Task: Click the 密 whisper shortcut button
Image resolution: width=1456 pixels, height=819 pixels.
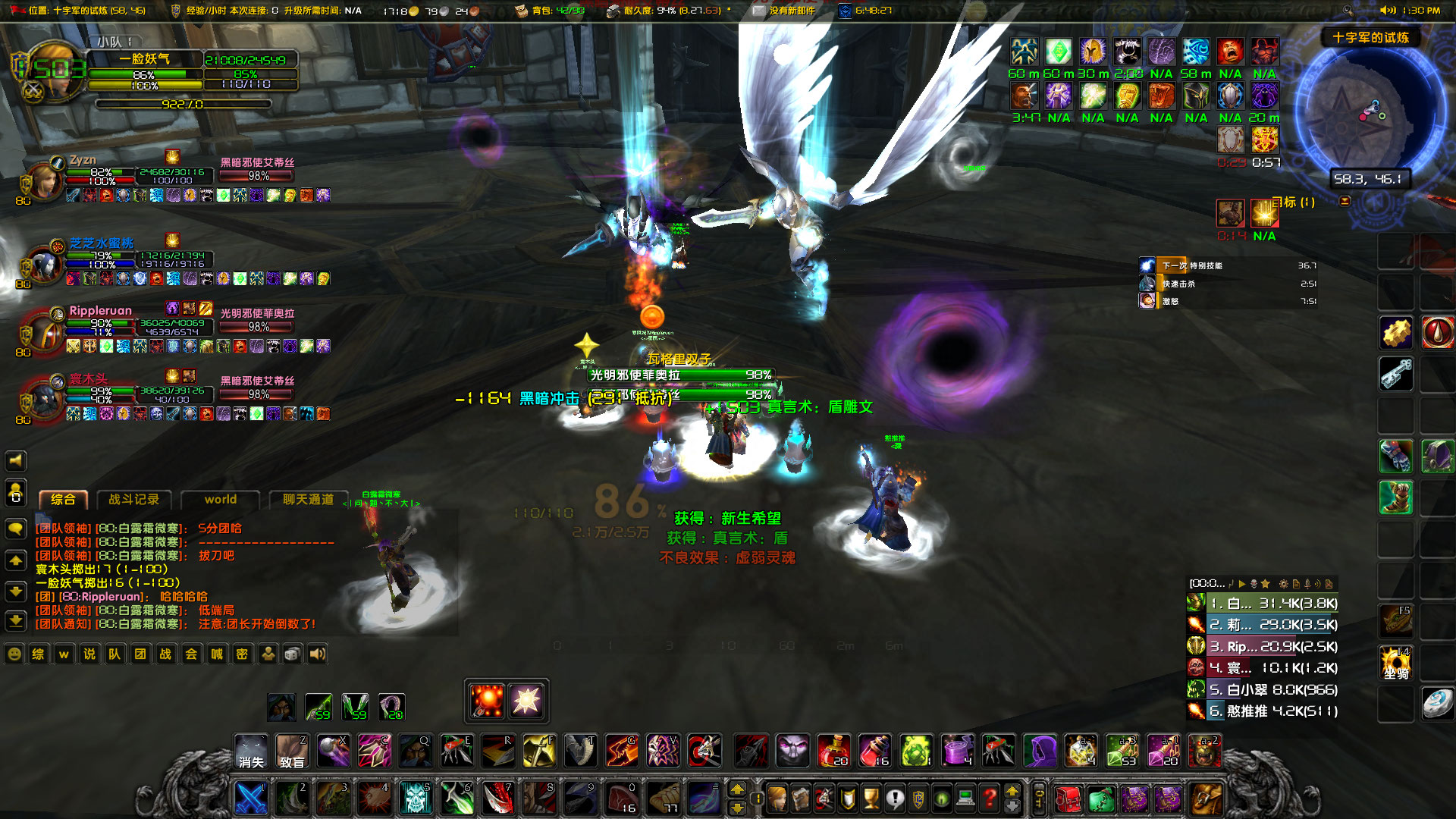Action: [241, 654]
